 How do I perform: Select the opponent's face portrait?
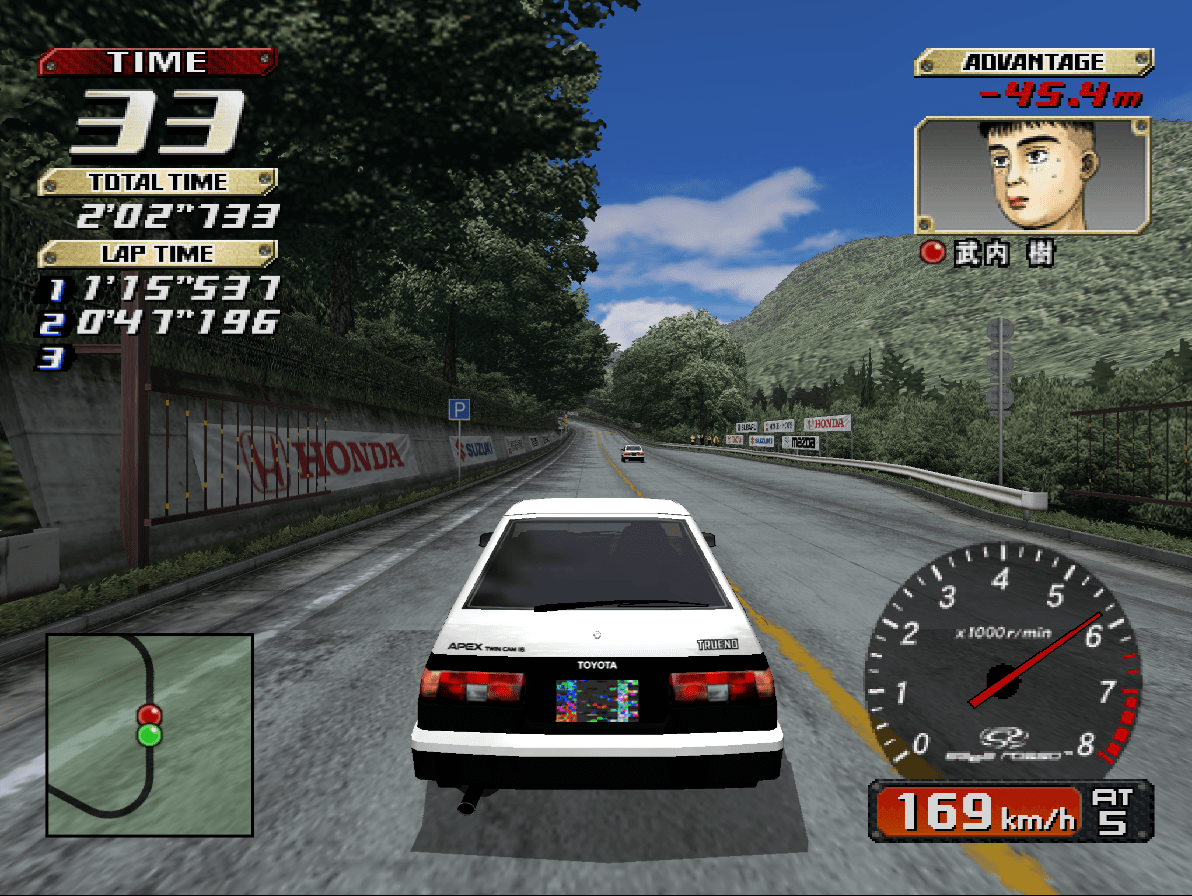click(1032, 176)
